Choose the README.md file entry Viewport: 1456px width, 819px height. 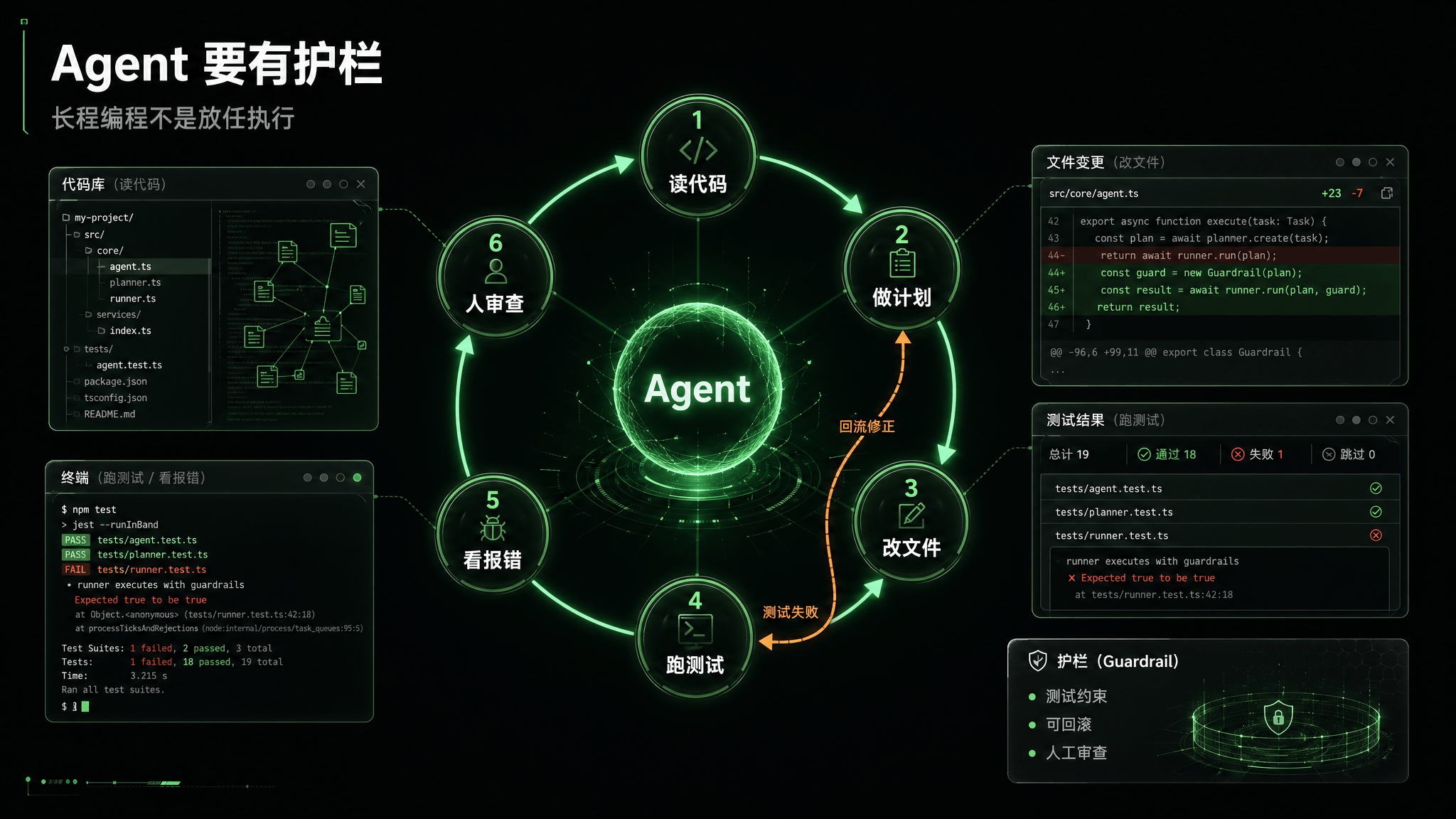point(109,414)
